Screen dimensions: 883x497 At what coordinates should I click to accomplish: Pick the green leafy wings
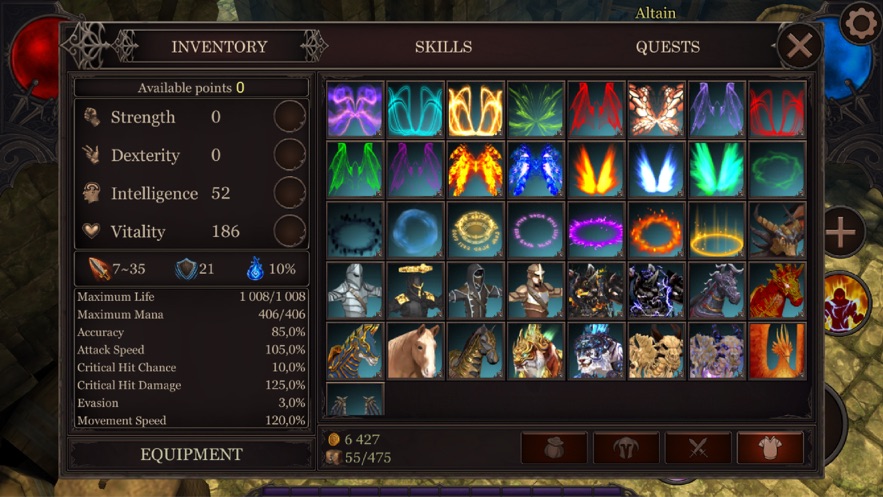(536, 110)
